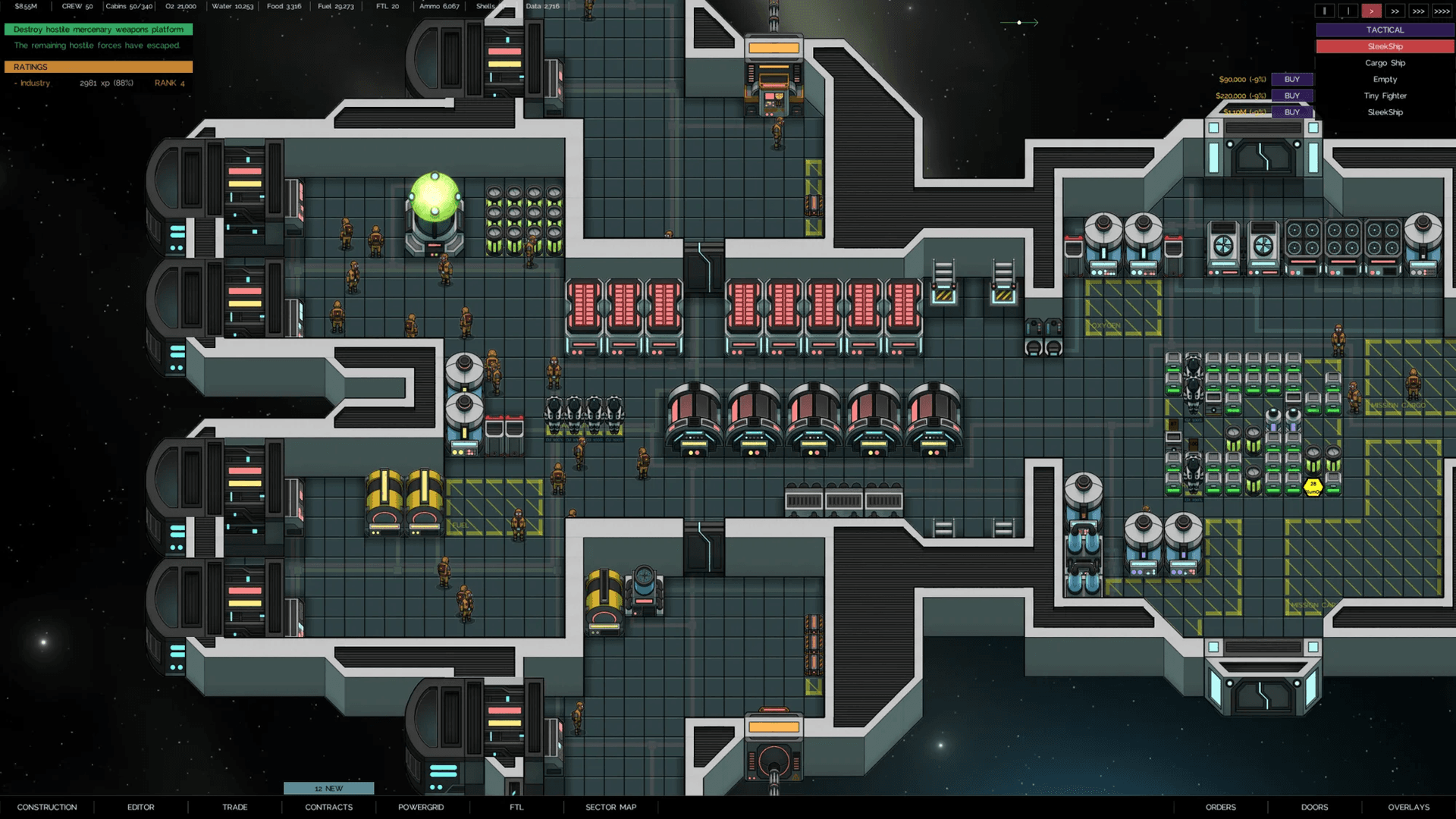The width and height of the screenshot is (1456, 819).
Task: Open the Sector Map
Action: click(x=610, y=807)
